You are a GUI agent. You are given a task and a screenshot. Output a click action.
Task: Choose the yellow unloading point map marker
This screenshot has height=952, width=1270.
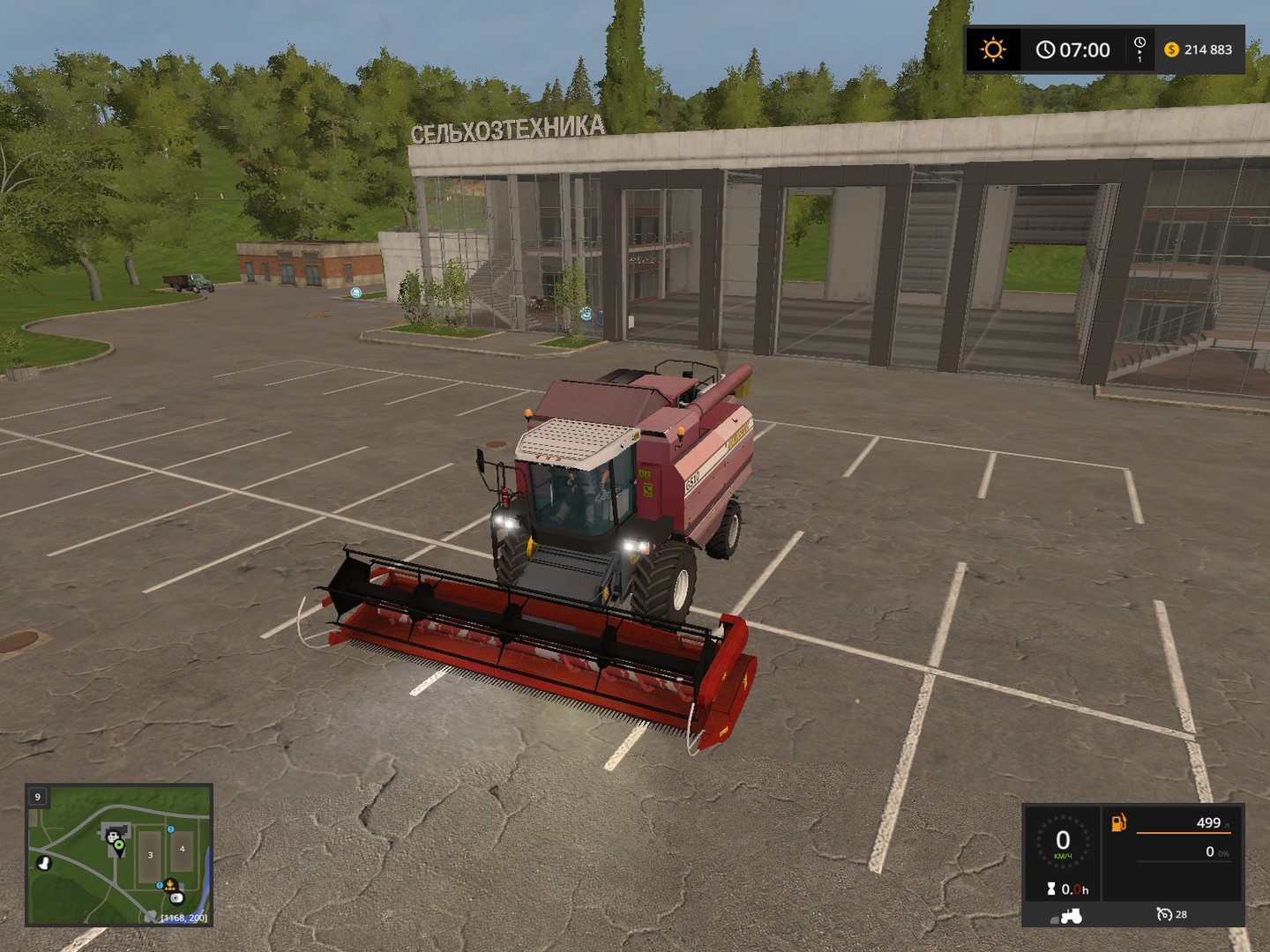click(168, 884)
